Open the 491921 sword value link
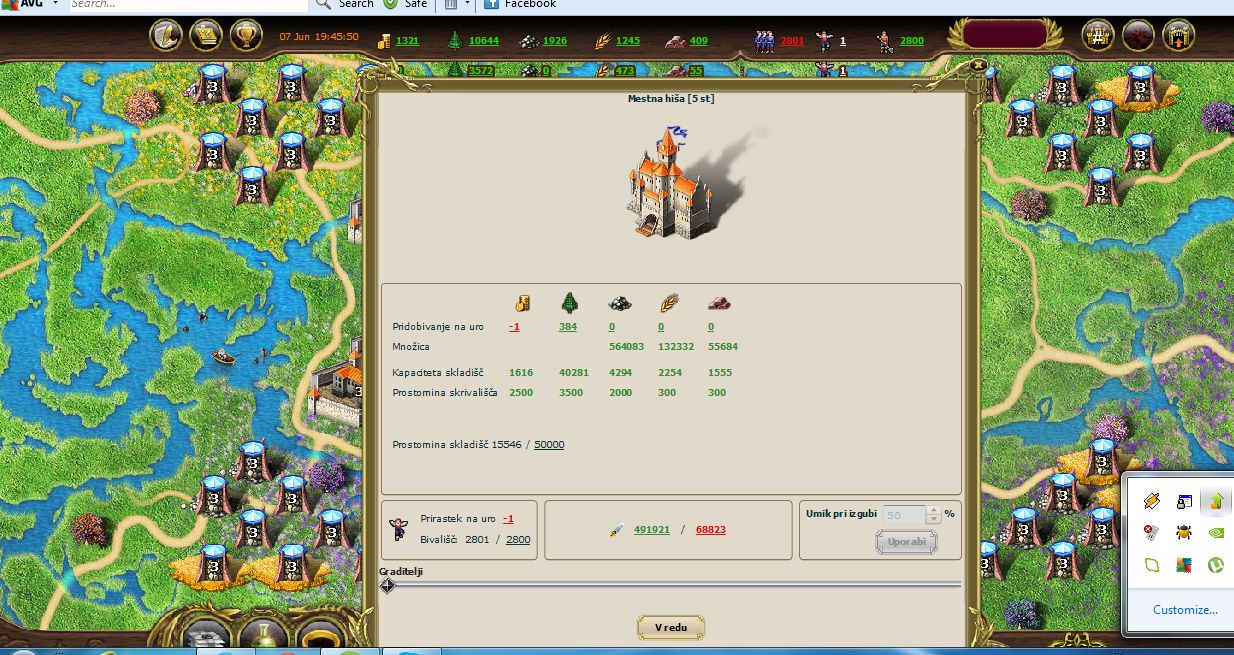The image size is (1234, 655). point(652,530)
